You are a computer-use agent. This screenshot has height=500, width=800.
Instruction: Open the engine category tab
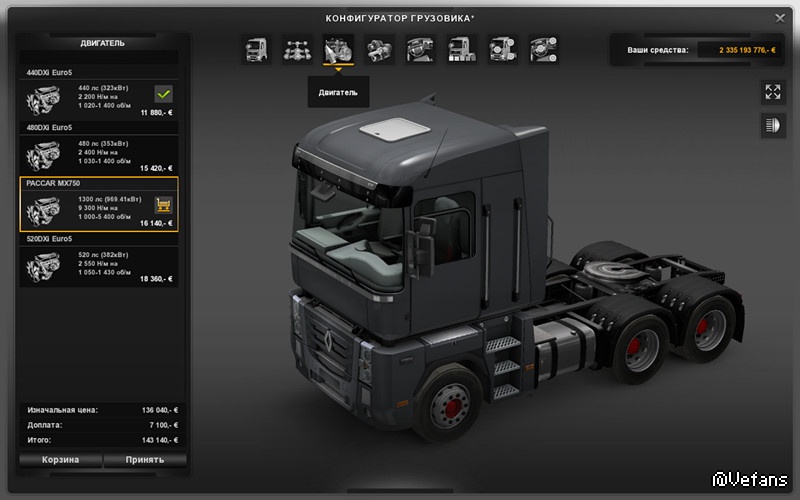pyautogui.click(x=337, y=49)
